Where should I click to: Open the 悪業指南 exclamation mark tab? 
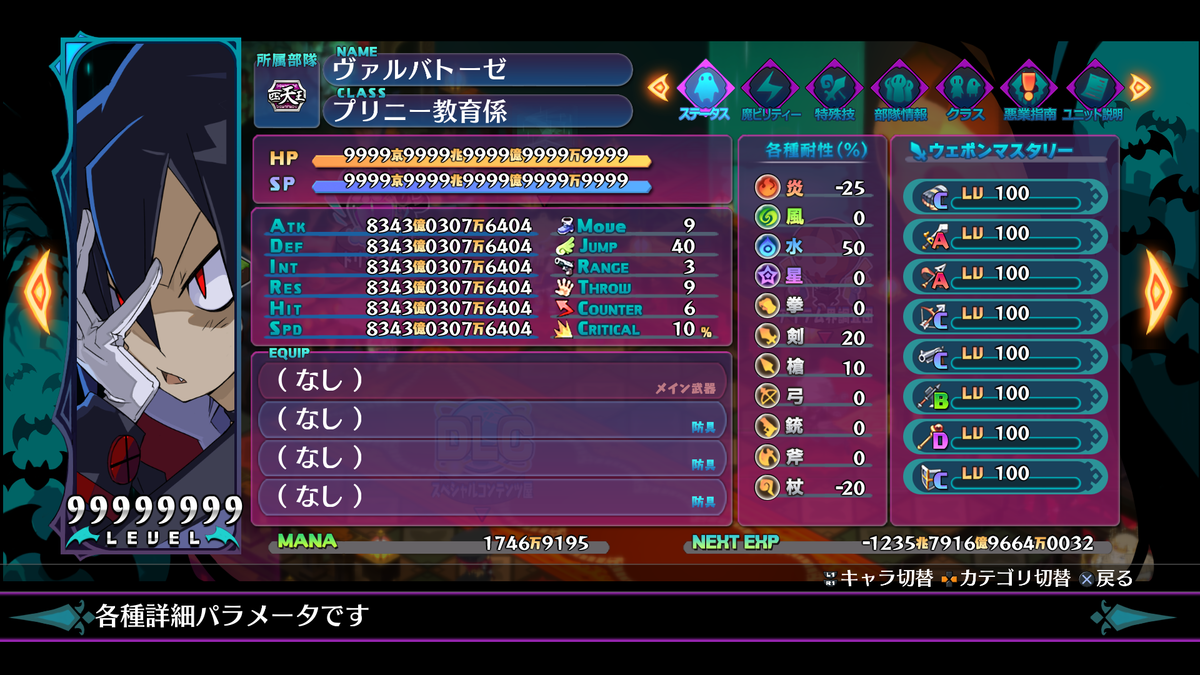coord(1030,88)
